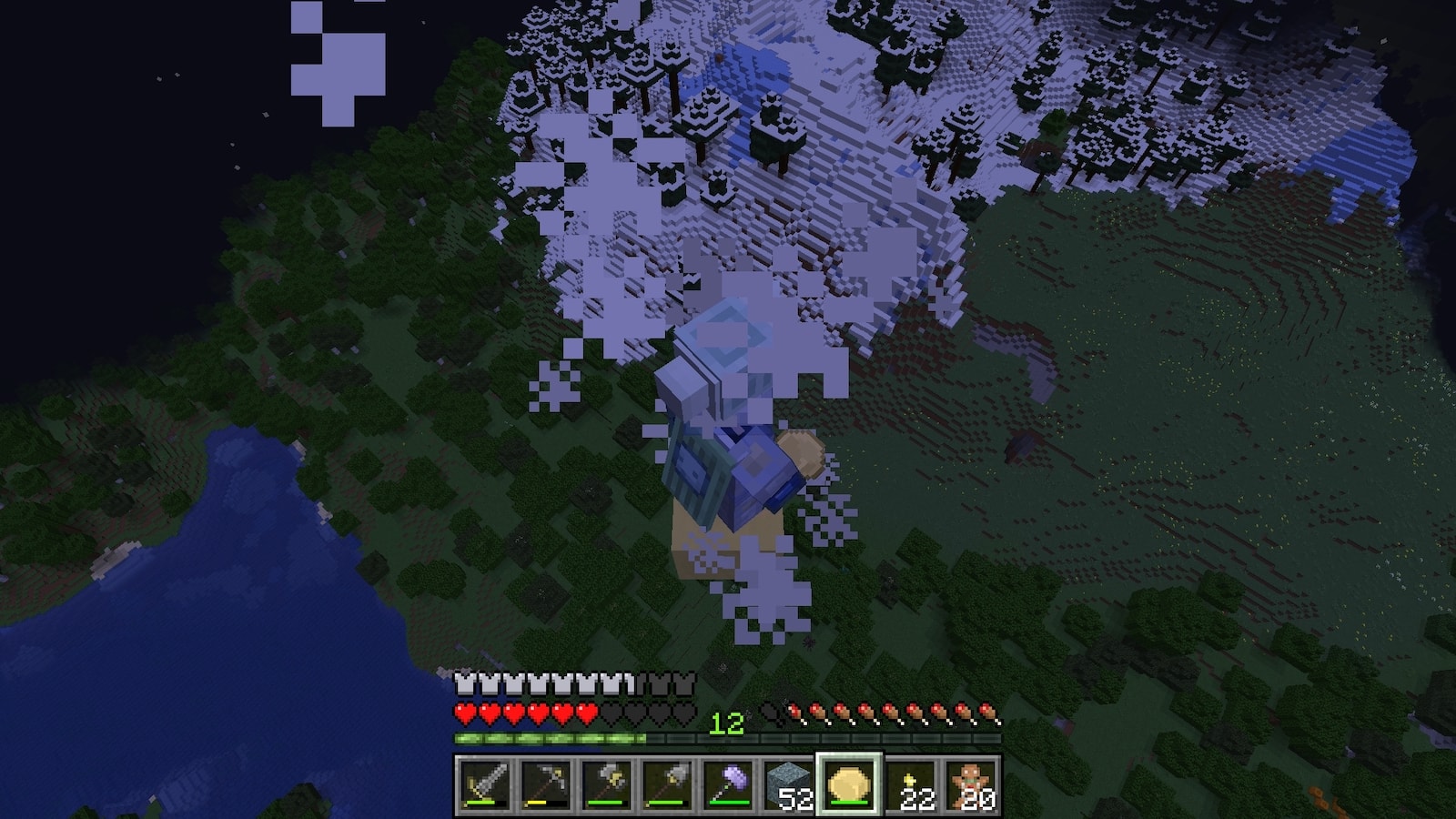This screenshot has width=1456, height=819.
Task: Equip the purple hammer from hotbar
Action: [x=728, y=784]
